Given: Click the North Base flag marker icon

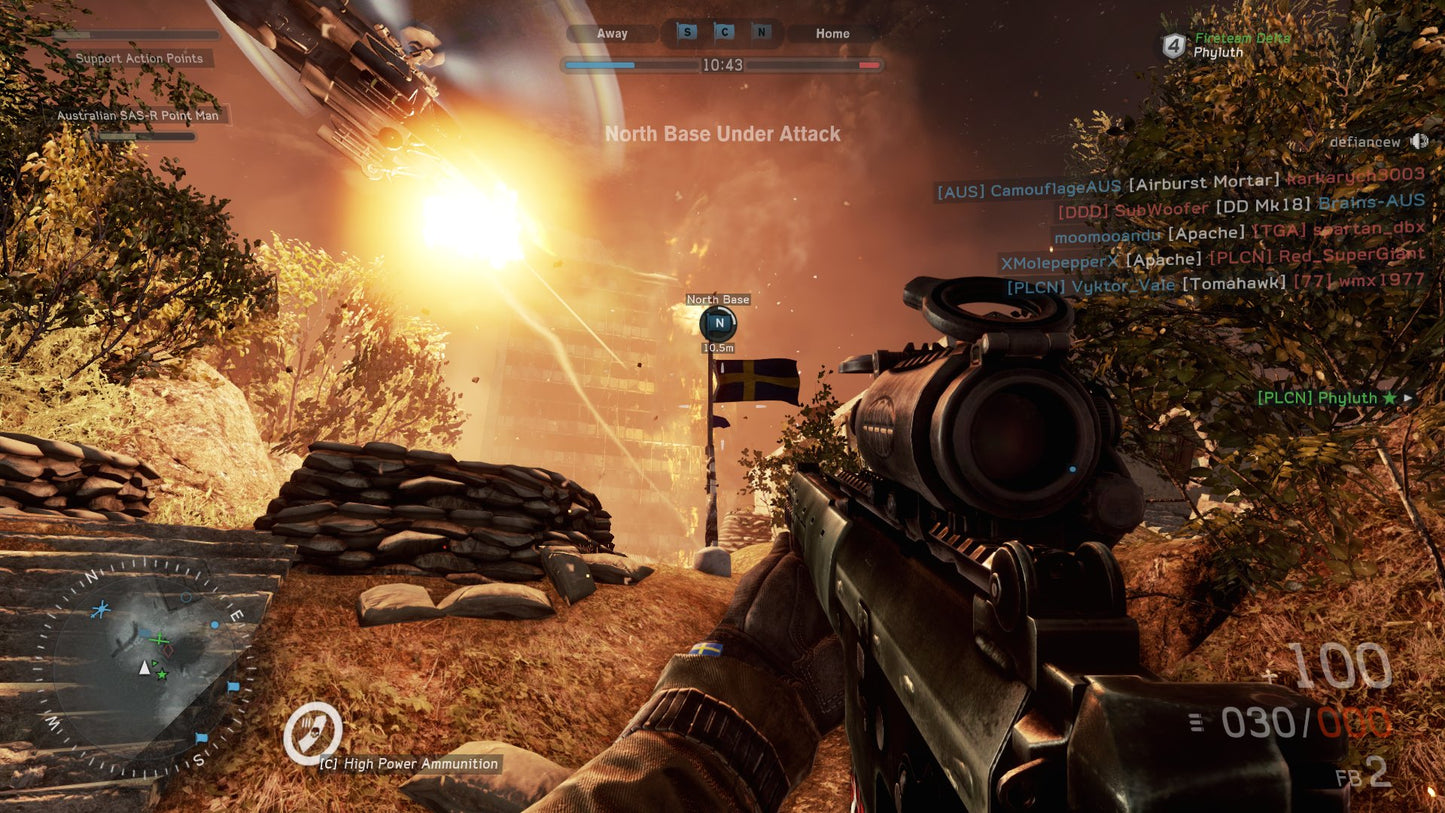Looking at the screenshot, I should tap(718, 324).
